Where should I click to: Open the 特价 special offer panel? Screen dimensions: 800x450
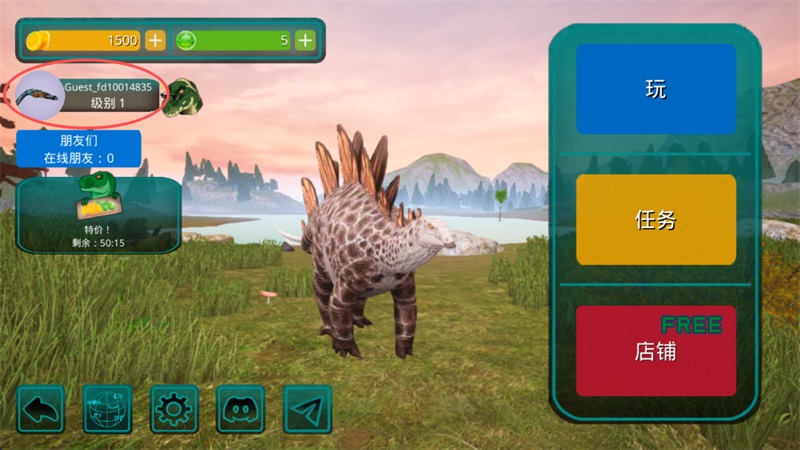[98, 214]
